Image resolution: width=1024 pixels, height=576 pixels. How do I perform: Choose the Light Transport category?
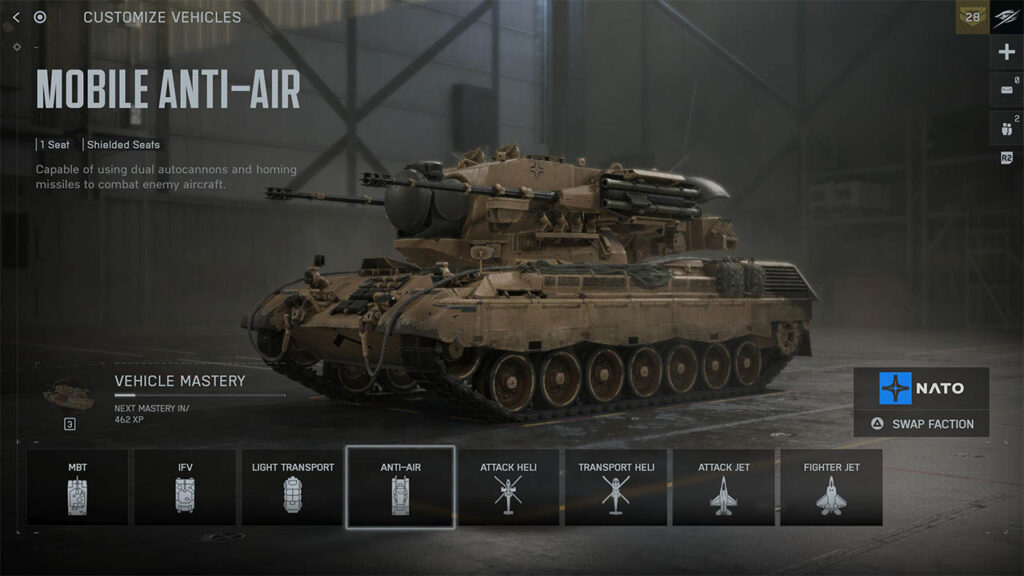tap(292, 487)
